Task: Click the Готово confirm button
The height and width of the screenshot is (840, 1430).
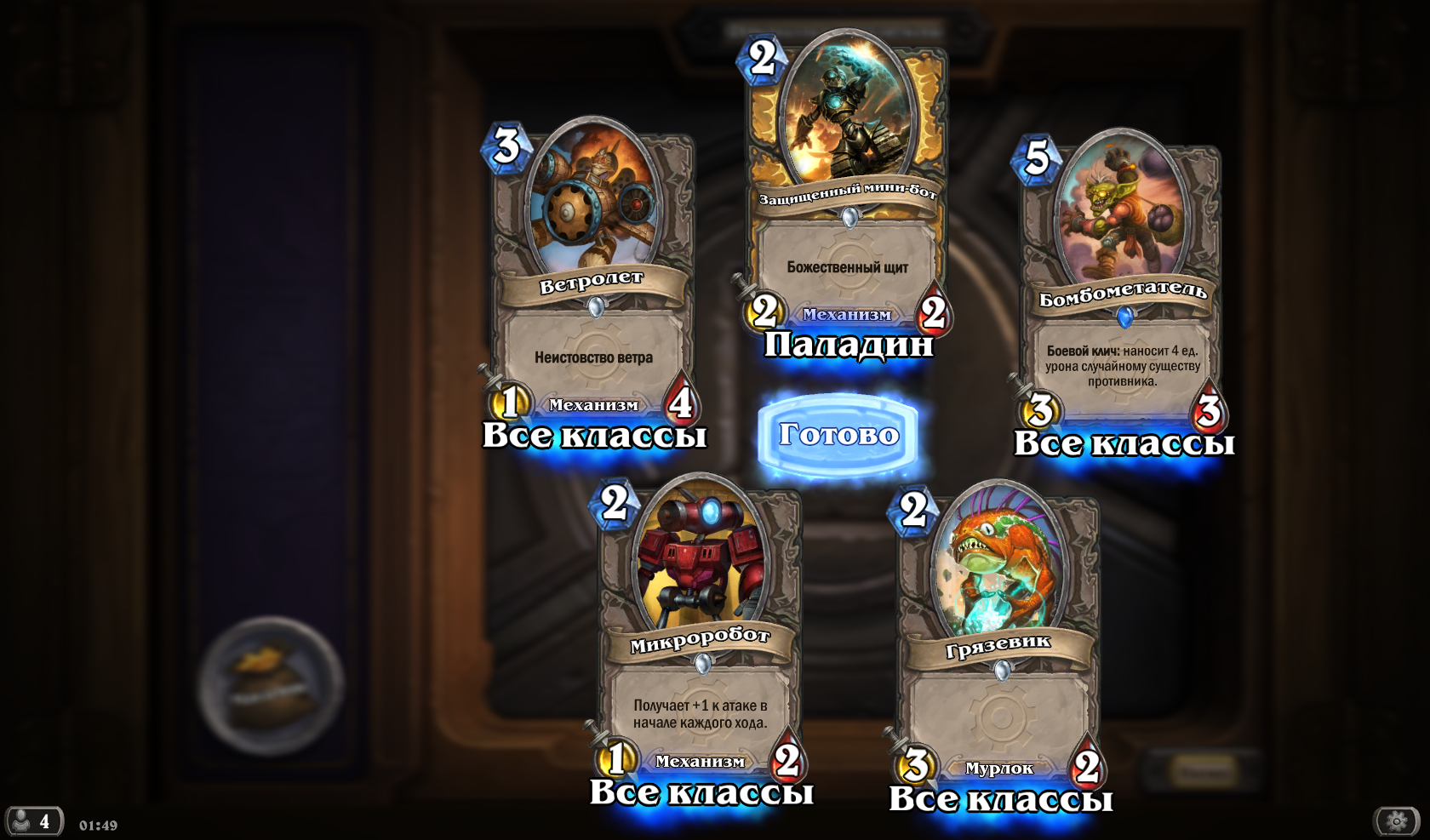Action: 838,435
